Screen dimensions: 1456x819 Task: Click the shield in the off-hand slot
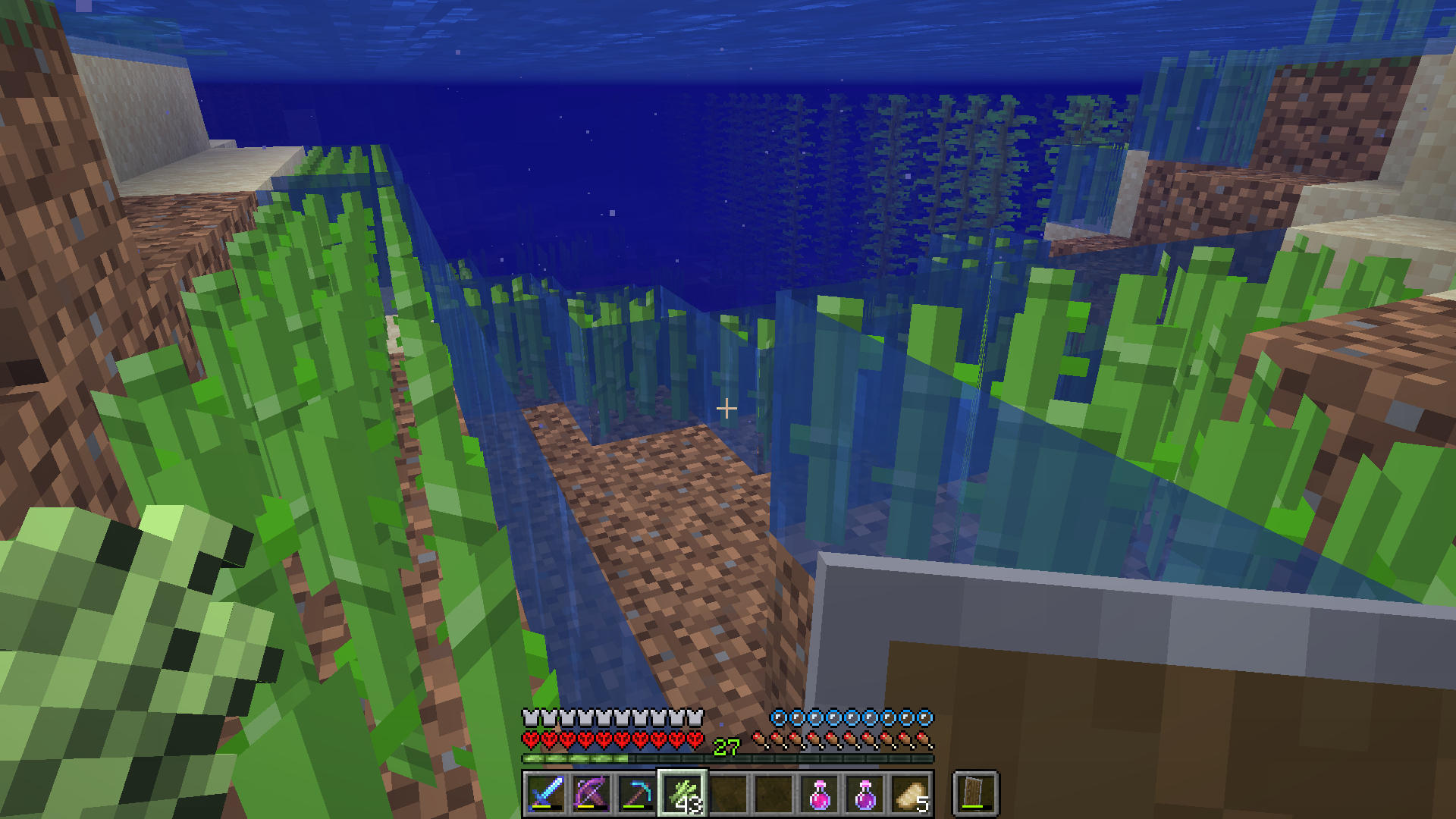pyautogui.click(x=976, y=794)
